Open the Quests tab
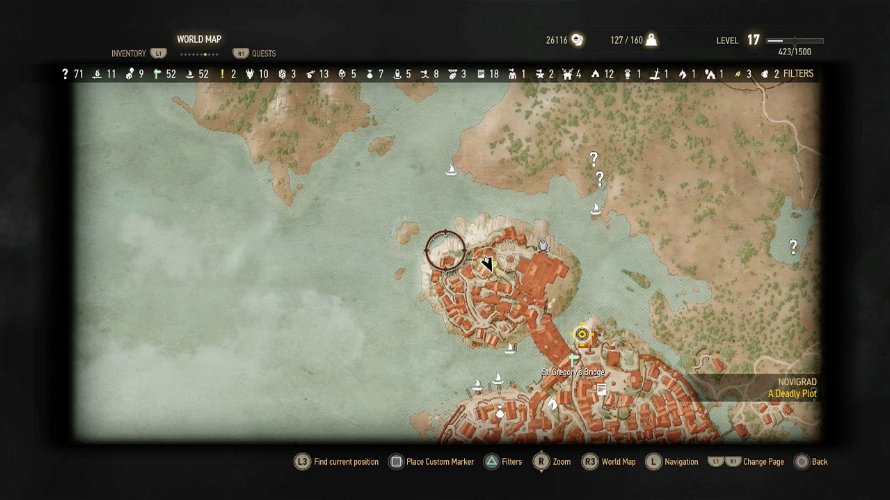This screenshot has width=890, height=500. point(264,53)
